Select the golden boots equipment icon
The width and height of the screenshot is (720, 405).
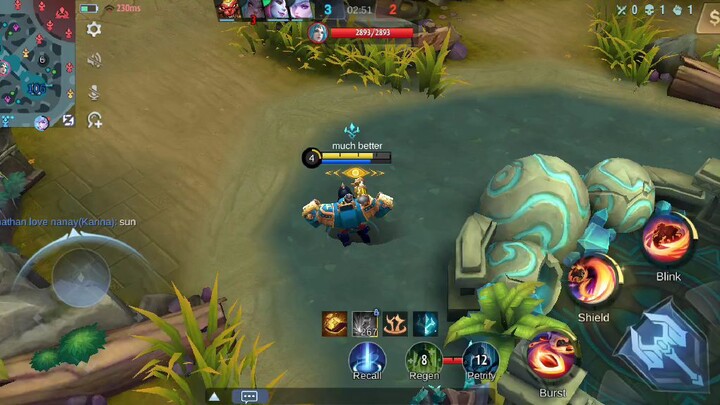(x=334, y=324)
